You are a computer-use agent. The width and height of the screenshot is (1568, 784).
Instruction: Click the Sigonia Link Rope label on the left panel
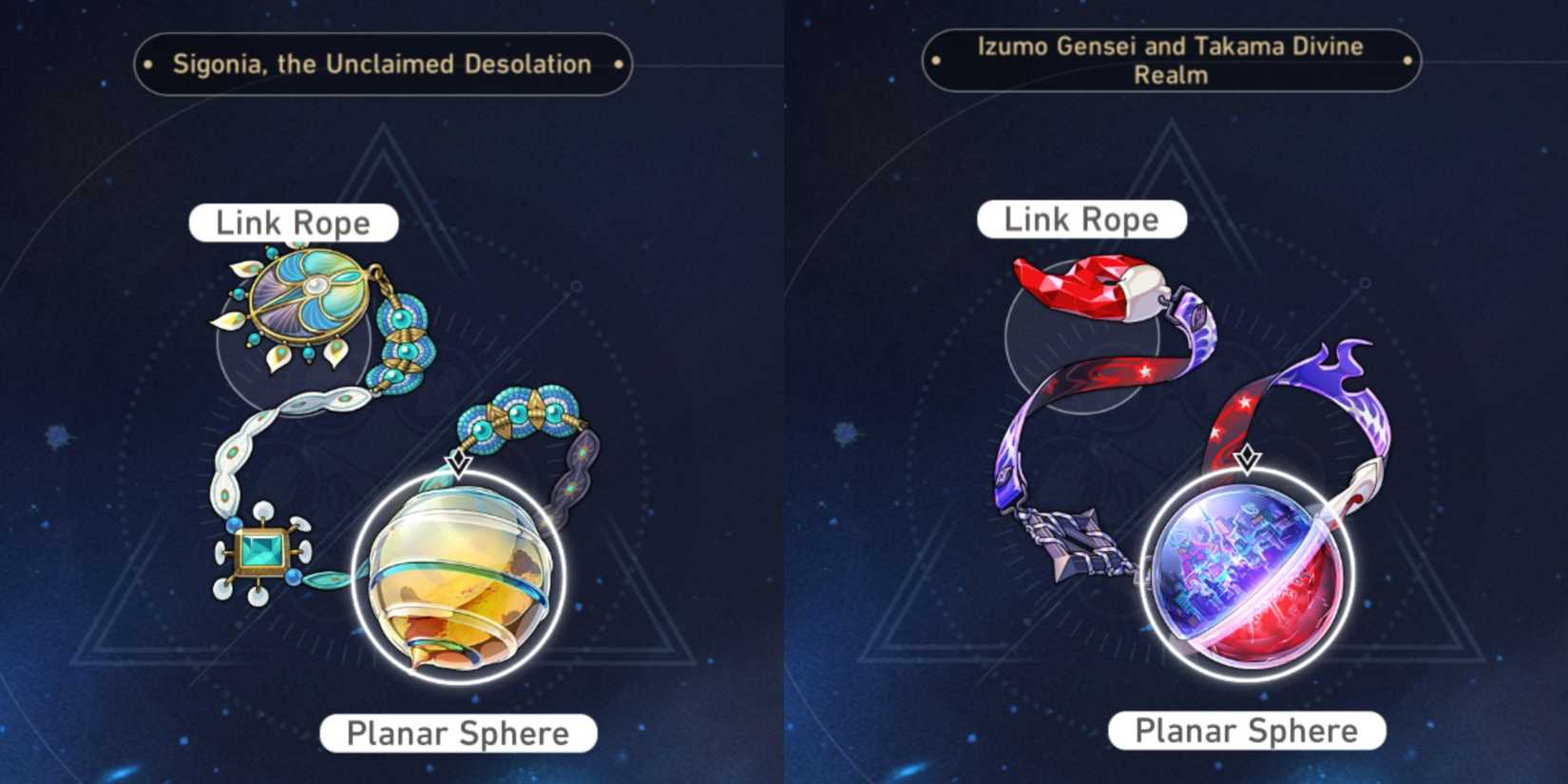point(295,222)
